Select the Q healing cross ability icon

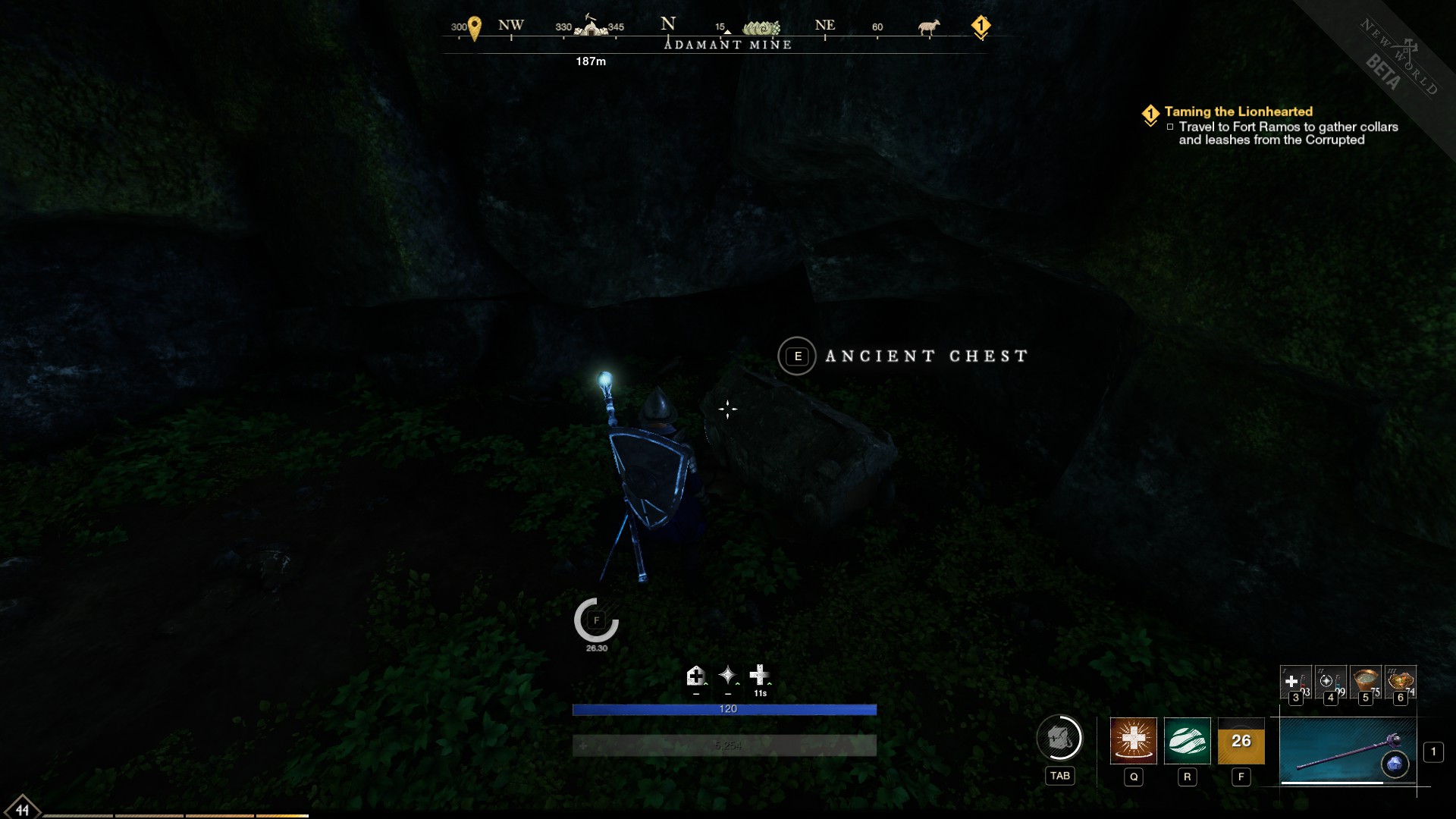1133,742
